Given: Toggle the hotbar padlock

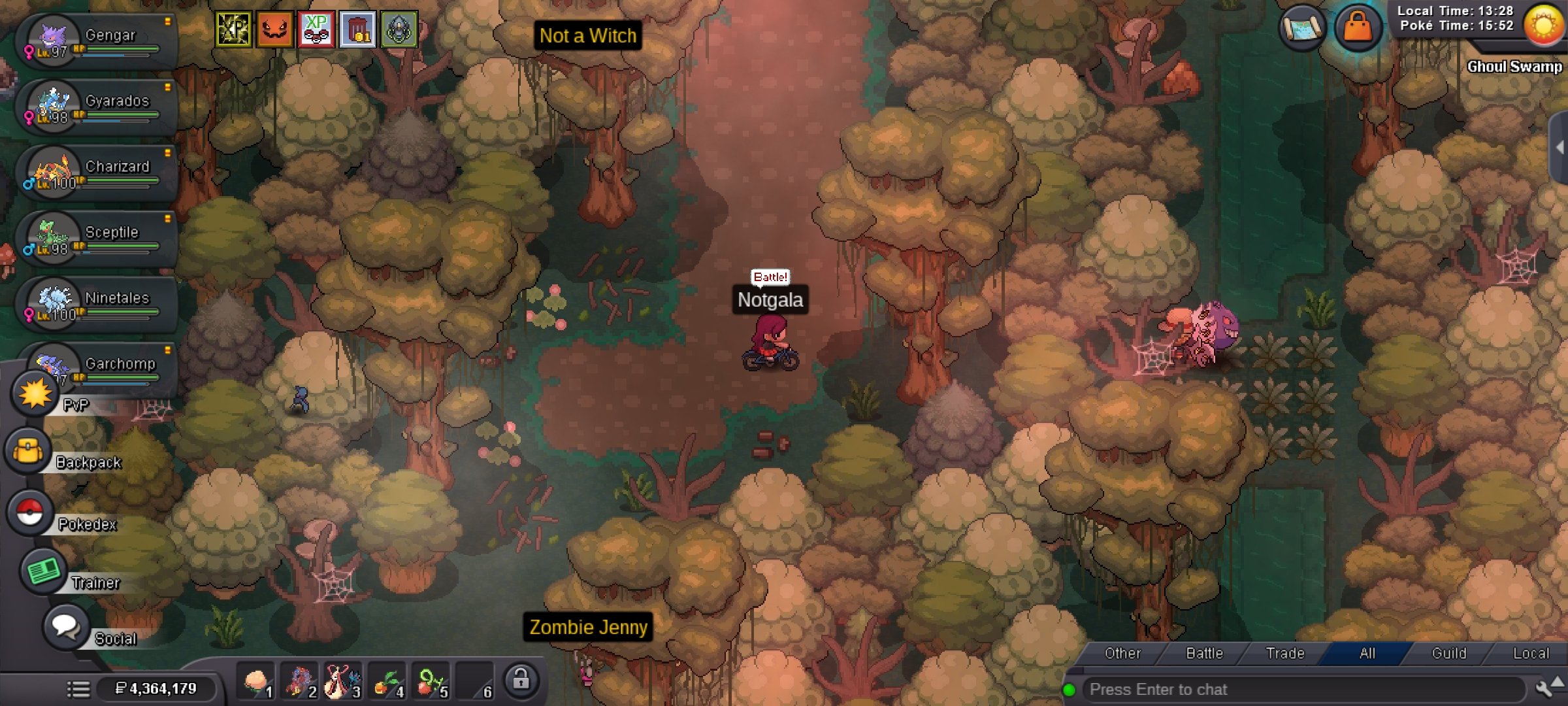Looking at the screenshot, I should point(521,681).
